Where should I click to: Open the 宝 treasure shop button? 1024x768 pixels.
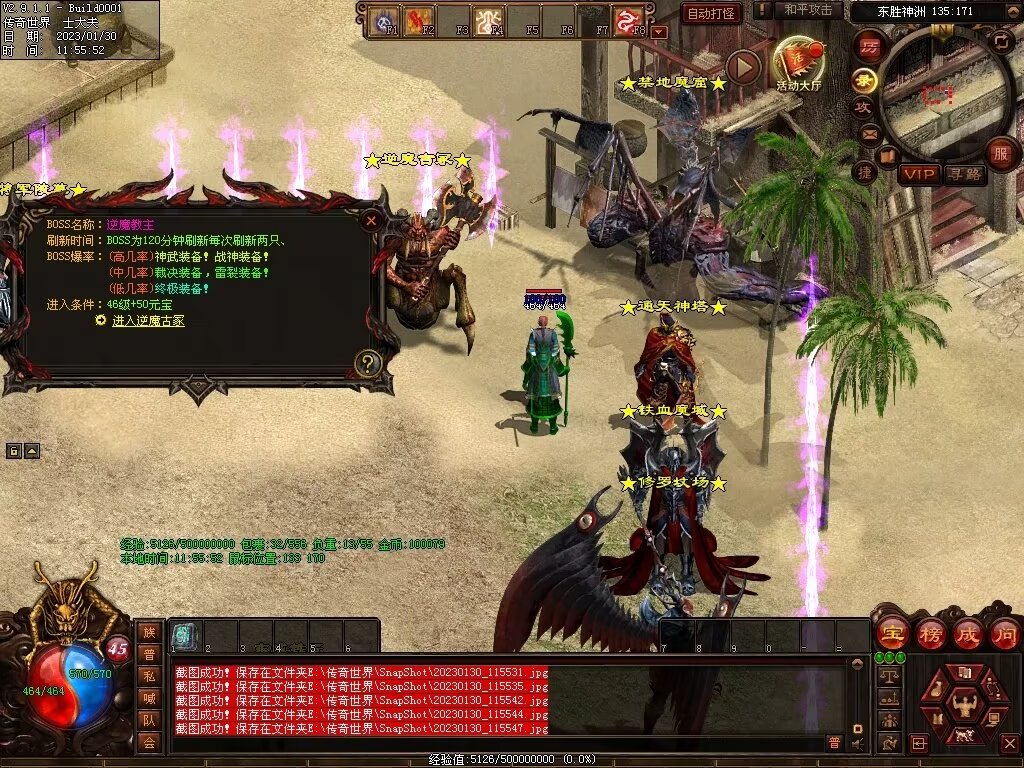891,633
